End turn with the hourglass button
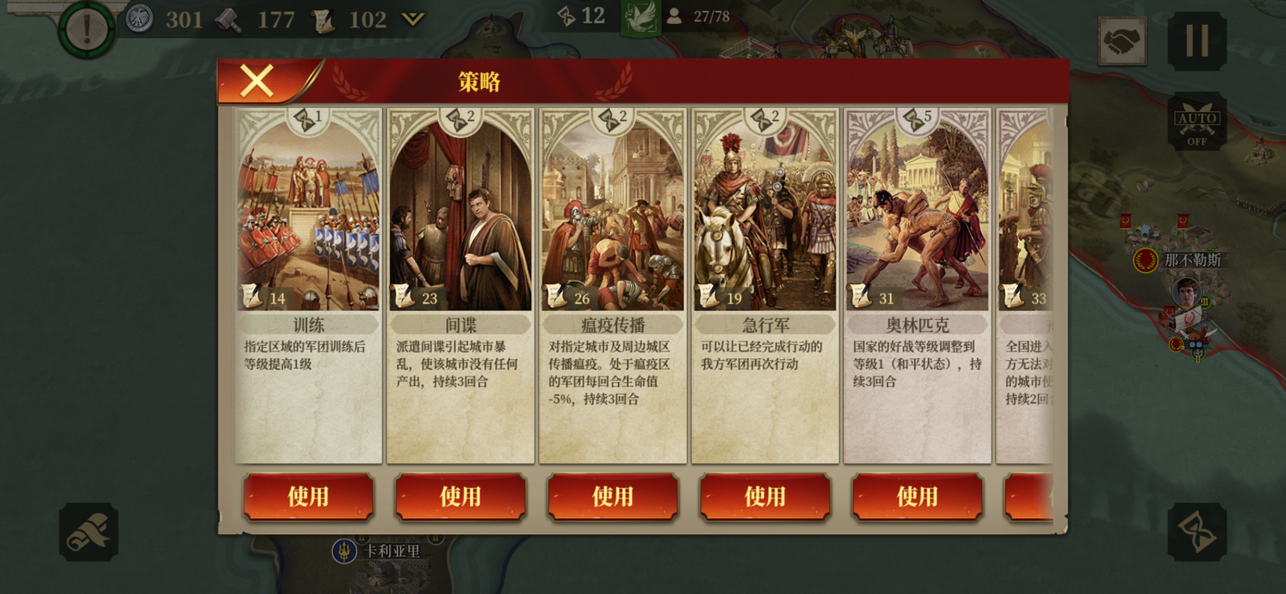Viewport: 1286px width, 594px height. point(1197,532)
